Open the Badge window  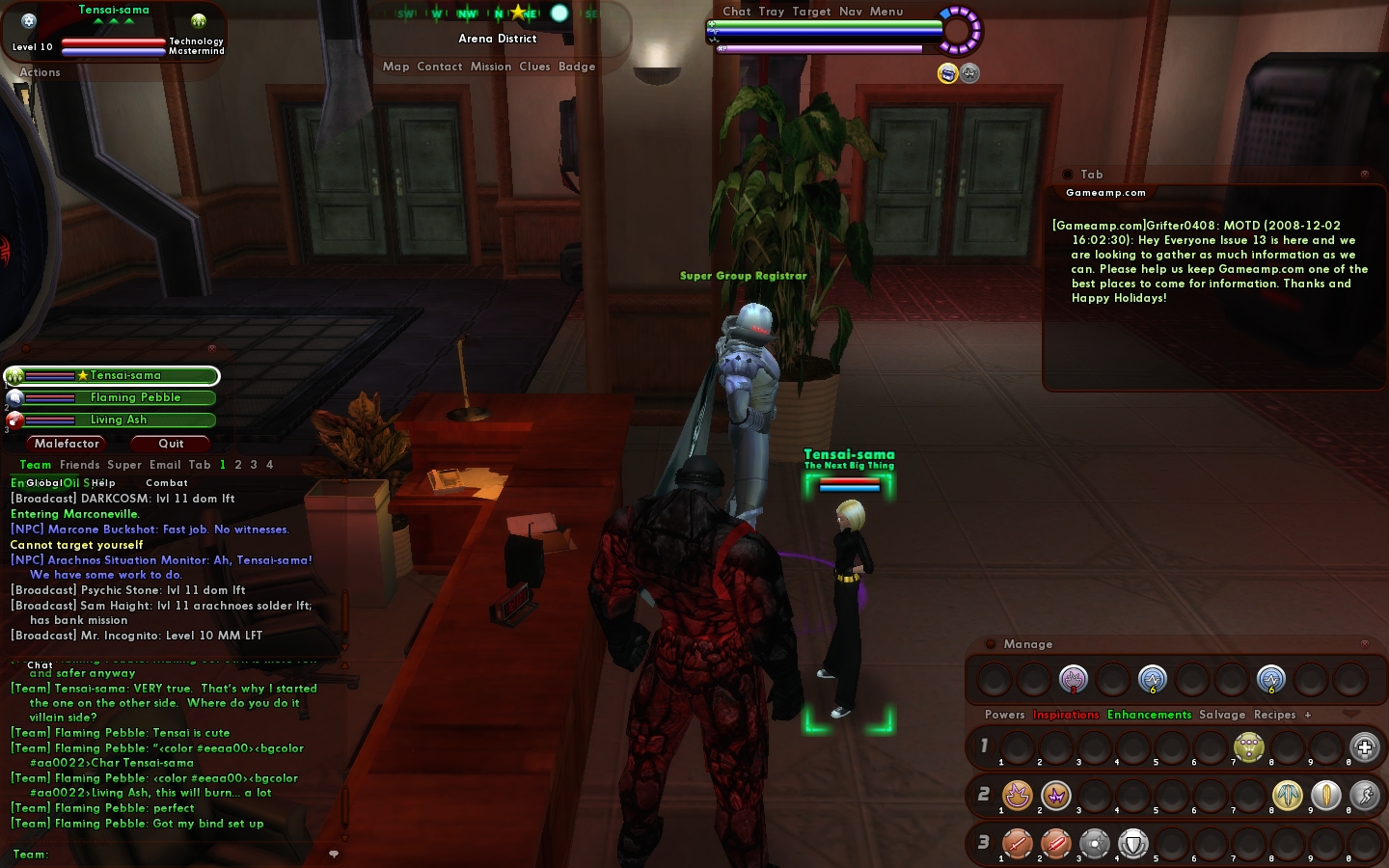[577, 67]
